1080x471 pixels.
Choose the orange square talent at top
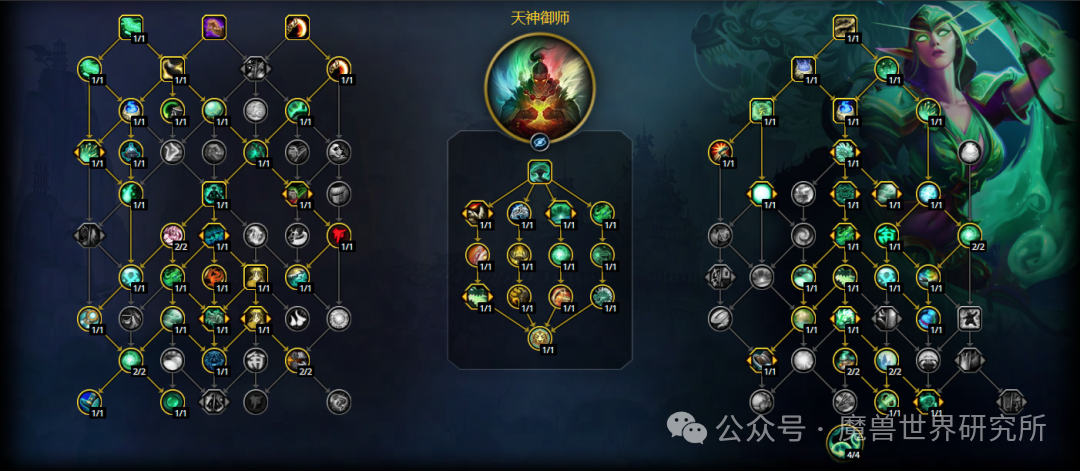[297, 27]
